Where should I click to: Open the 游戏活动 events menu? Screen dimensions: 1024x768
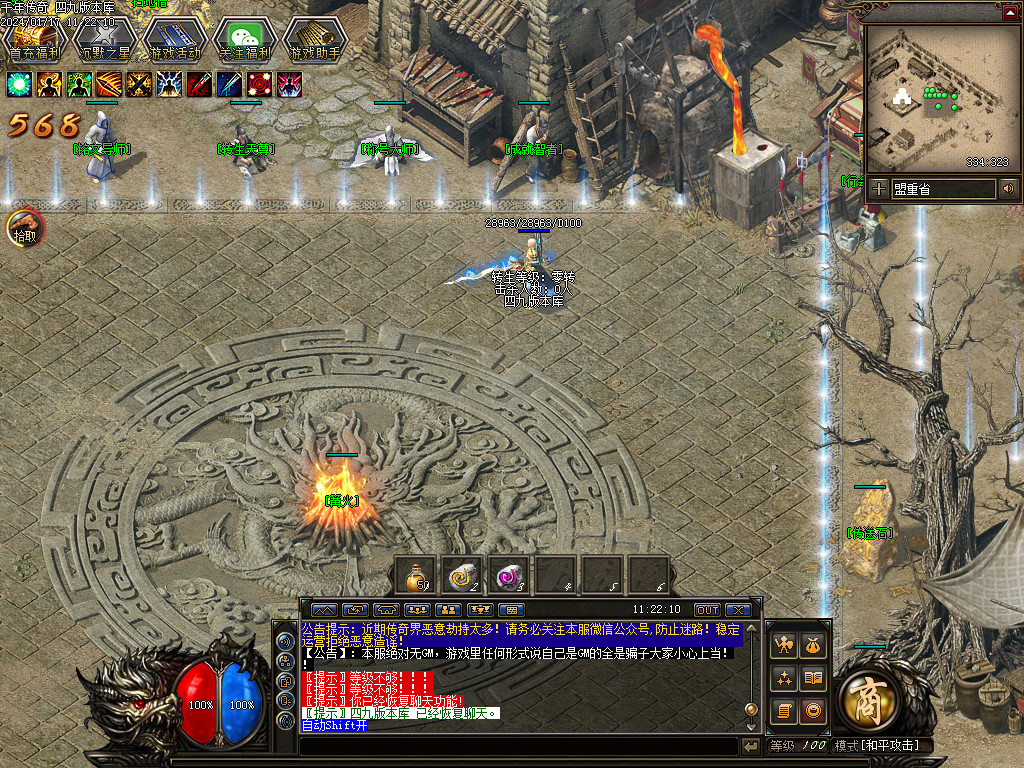174,40
